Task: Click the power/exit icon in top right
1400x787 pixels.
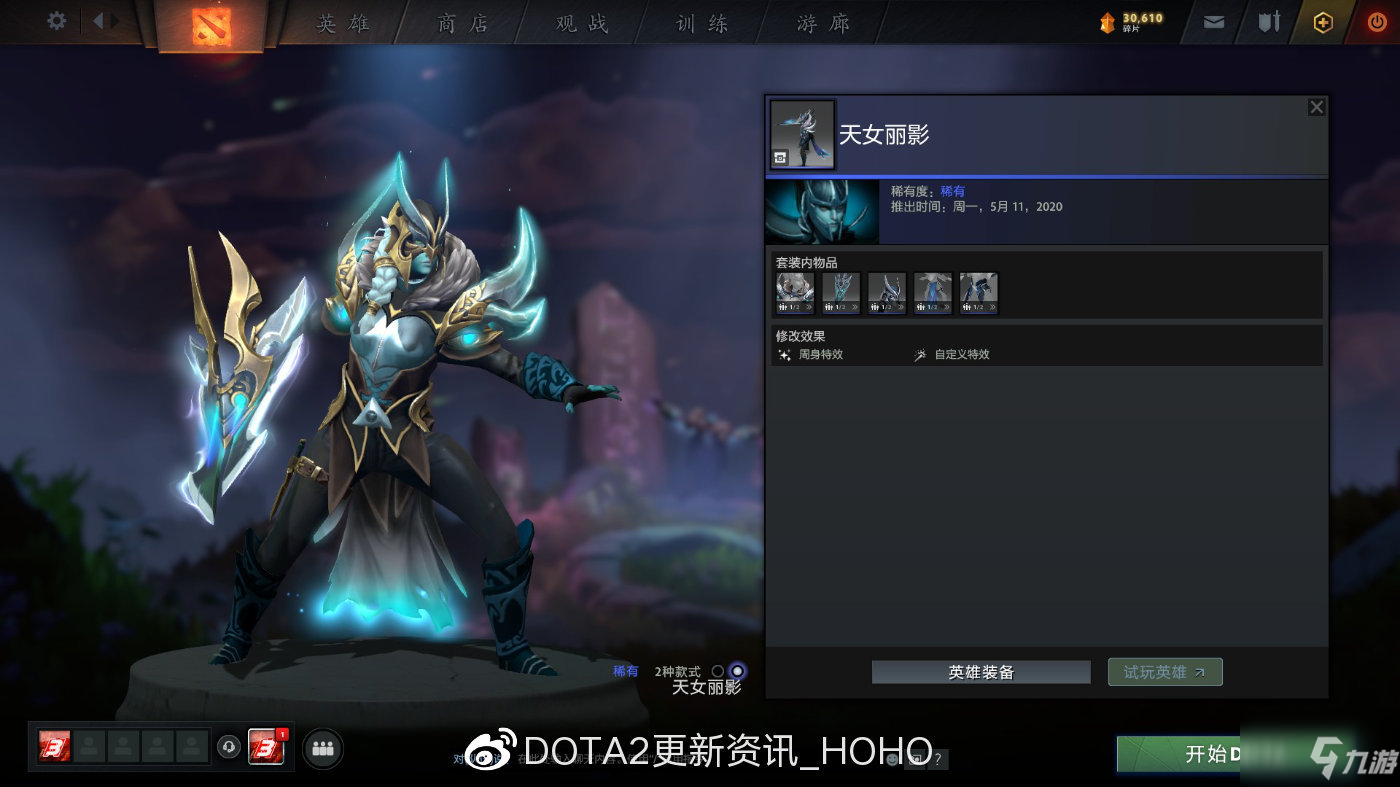Action: (1377, 21)
